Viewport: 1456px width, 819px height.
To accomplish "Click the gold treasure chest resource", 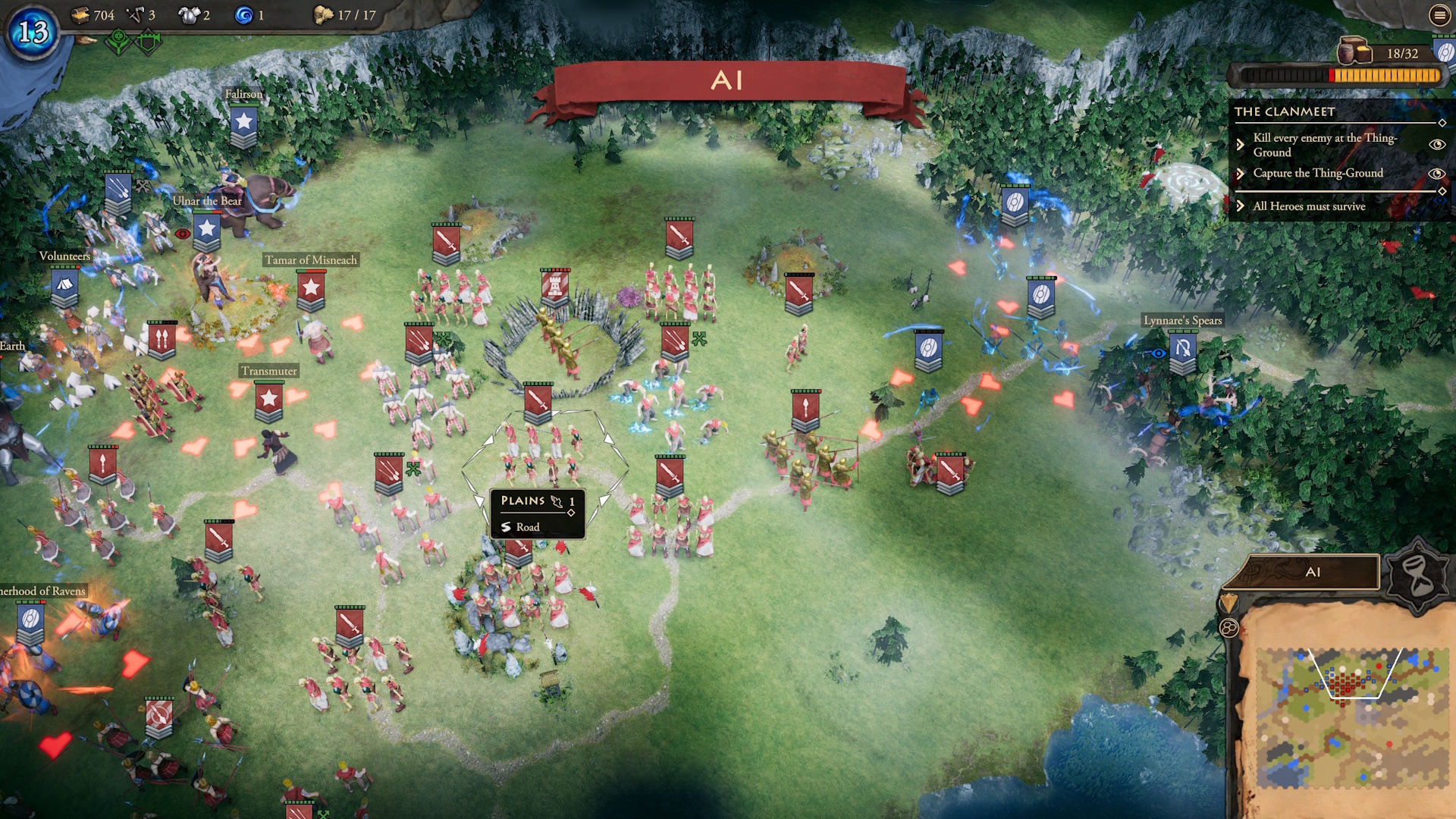I will (80, 15).
